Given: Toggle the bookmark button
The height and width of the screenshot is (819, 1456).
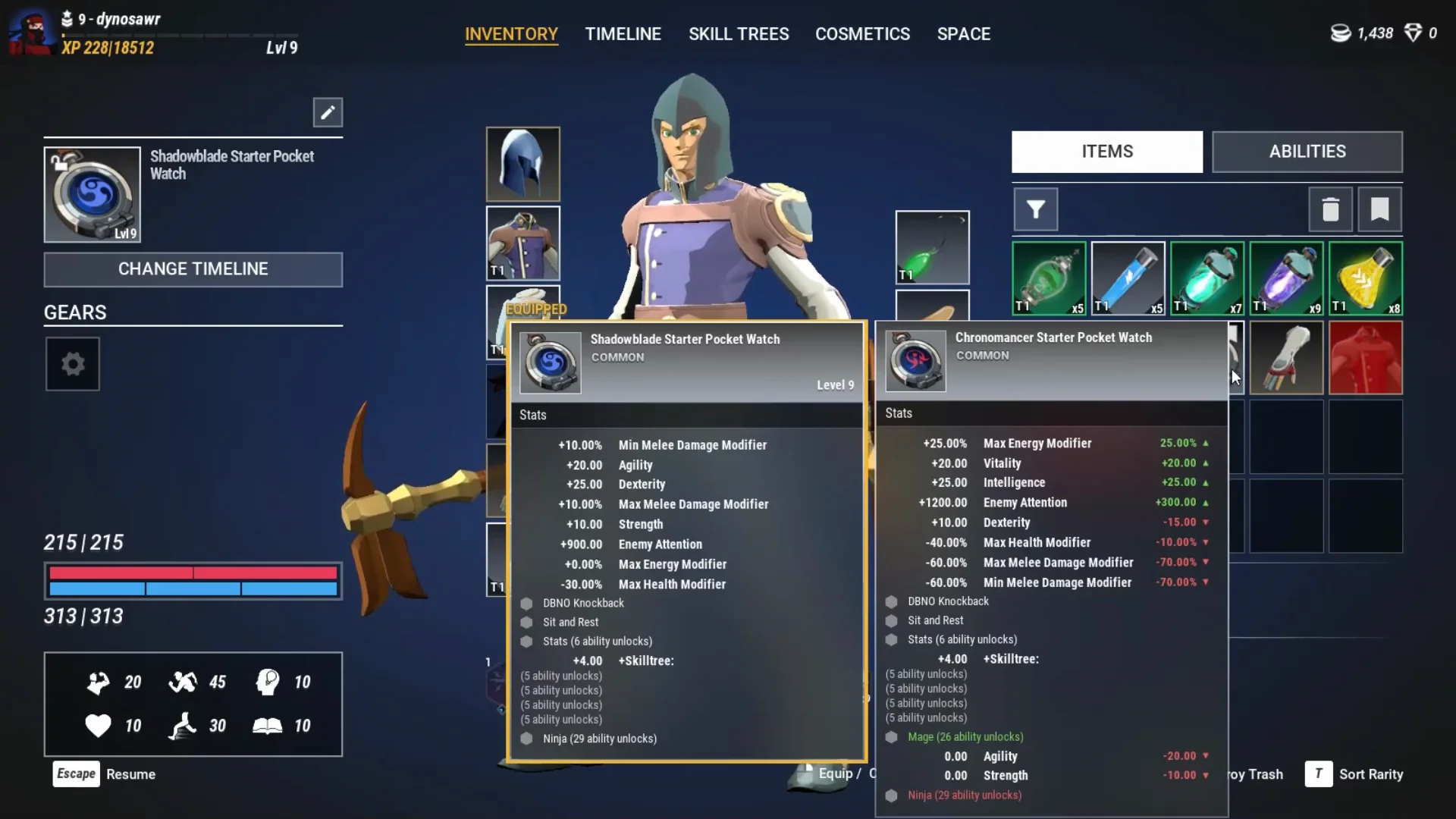Looking at the screenshot, I should pyautogui.click(x=1379, y=209).
